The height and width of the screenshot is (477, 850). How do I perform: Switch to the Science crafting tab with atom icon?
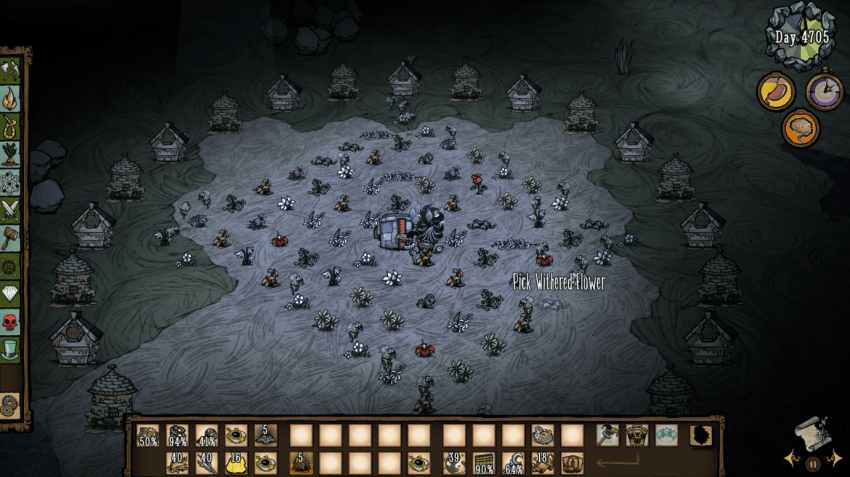coord(12,182)
